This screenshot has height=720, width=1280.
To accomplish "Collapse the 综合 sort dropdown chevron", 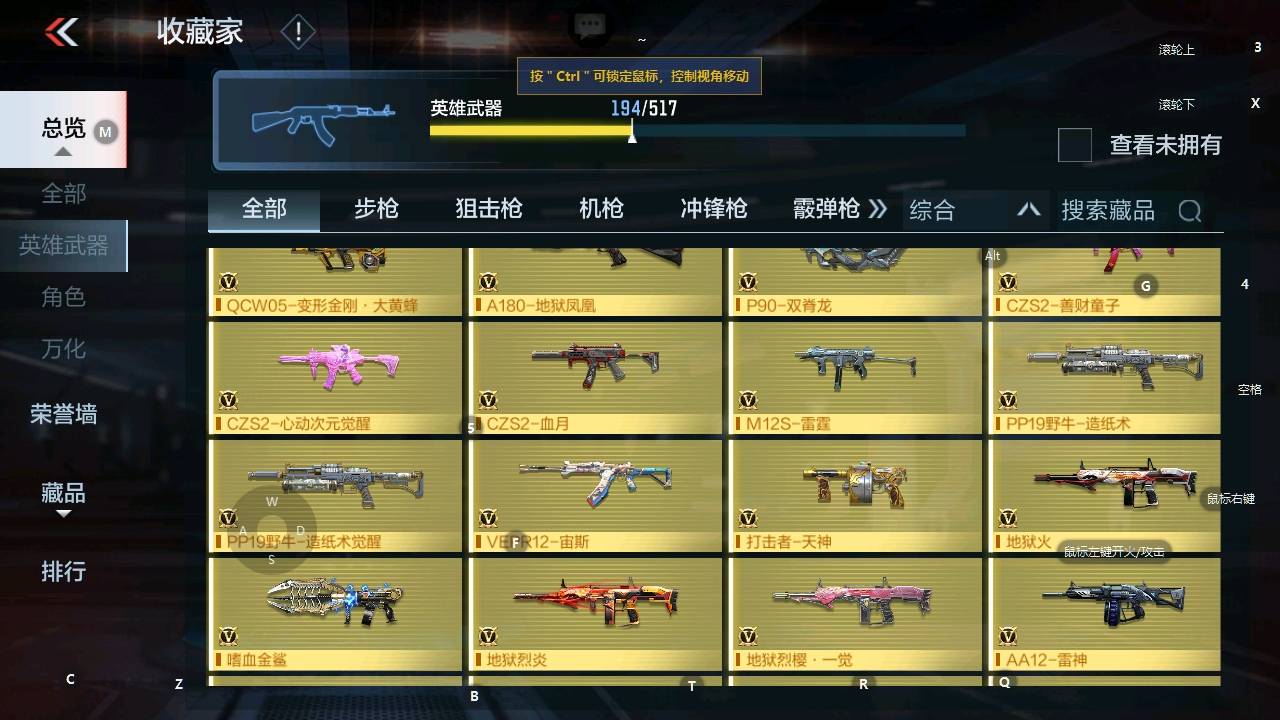I will click(x=1029, y=210).
